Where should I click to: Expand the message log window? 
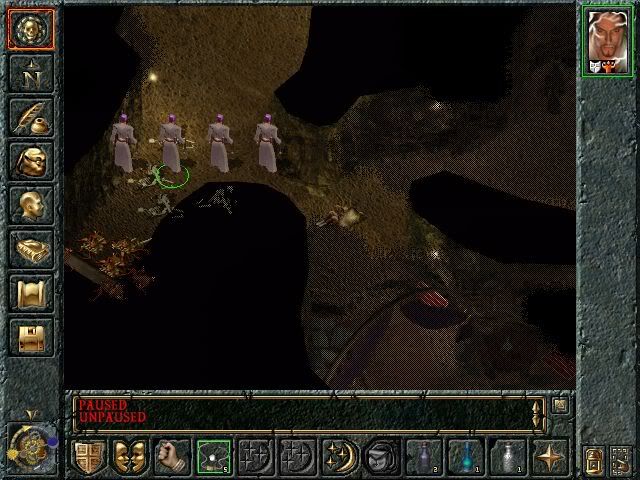[x=560, y=406]
